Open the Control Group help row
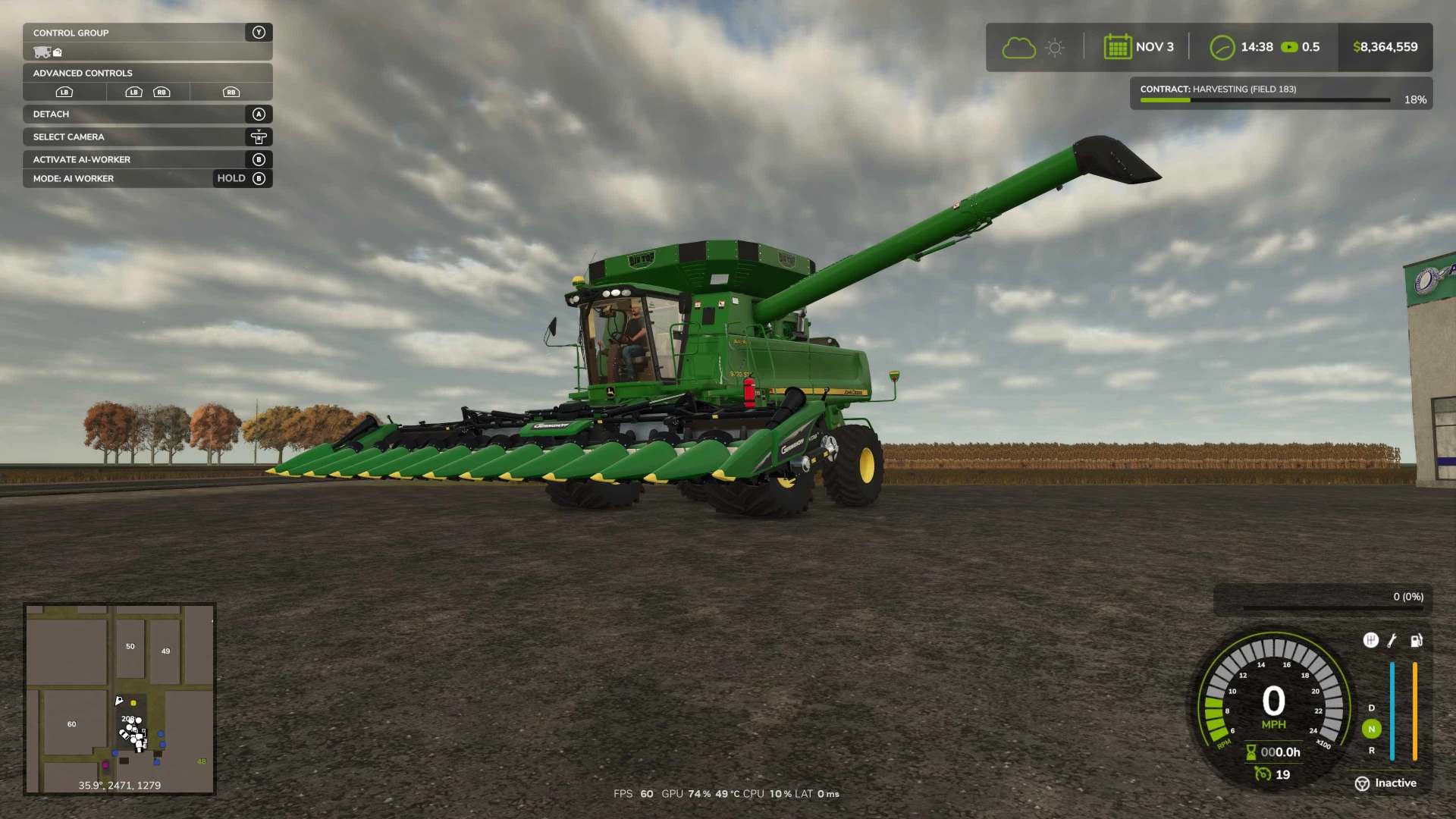 coord(147,33)
